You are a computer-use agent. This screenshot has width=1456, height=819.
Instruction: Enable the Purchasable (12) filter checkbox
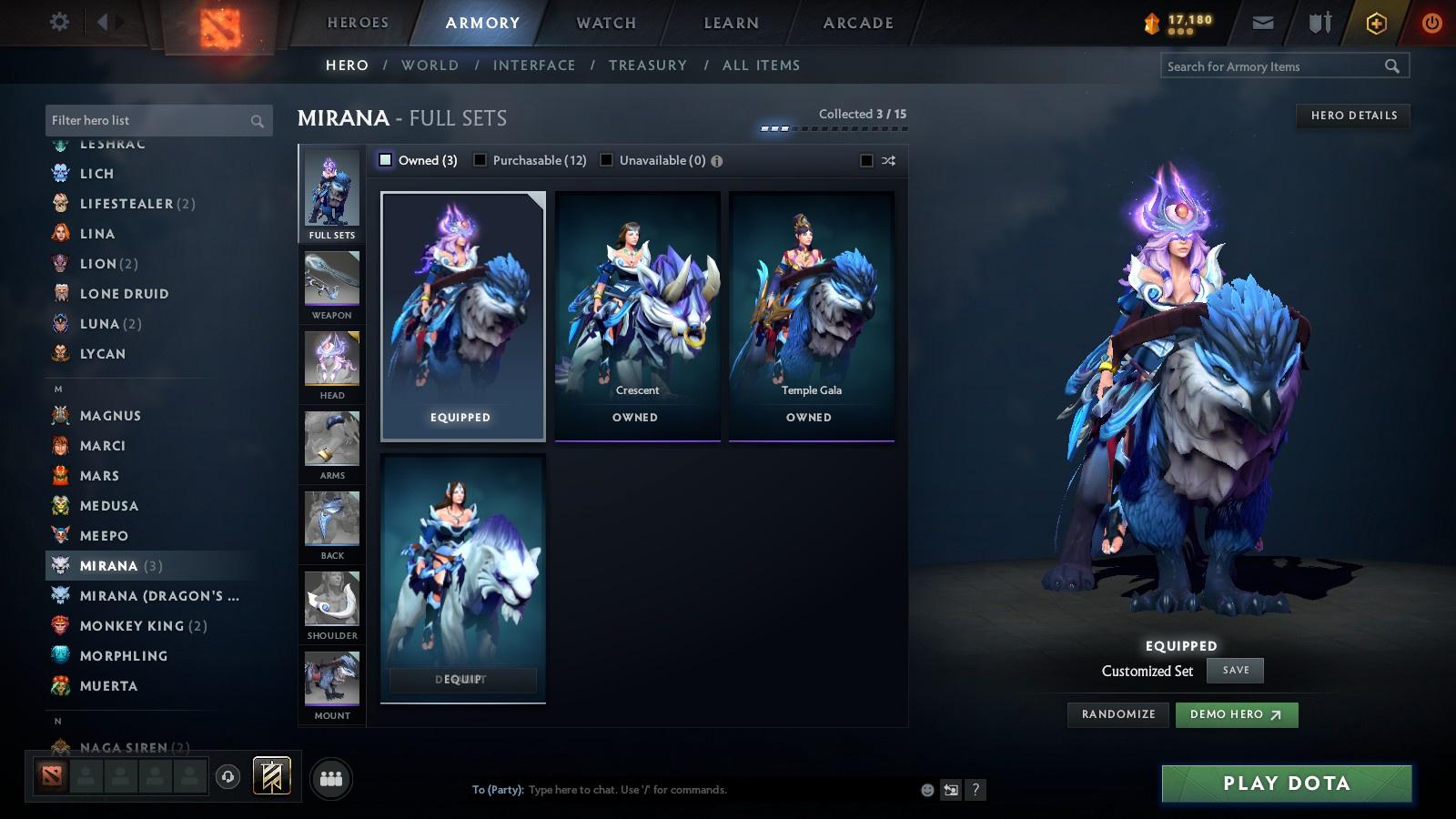coord(480,159)
